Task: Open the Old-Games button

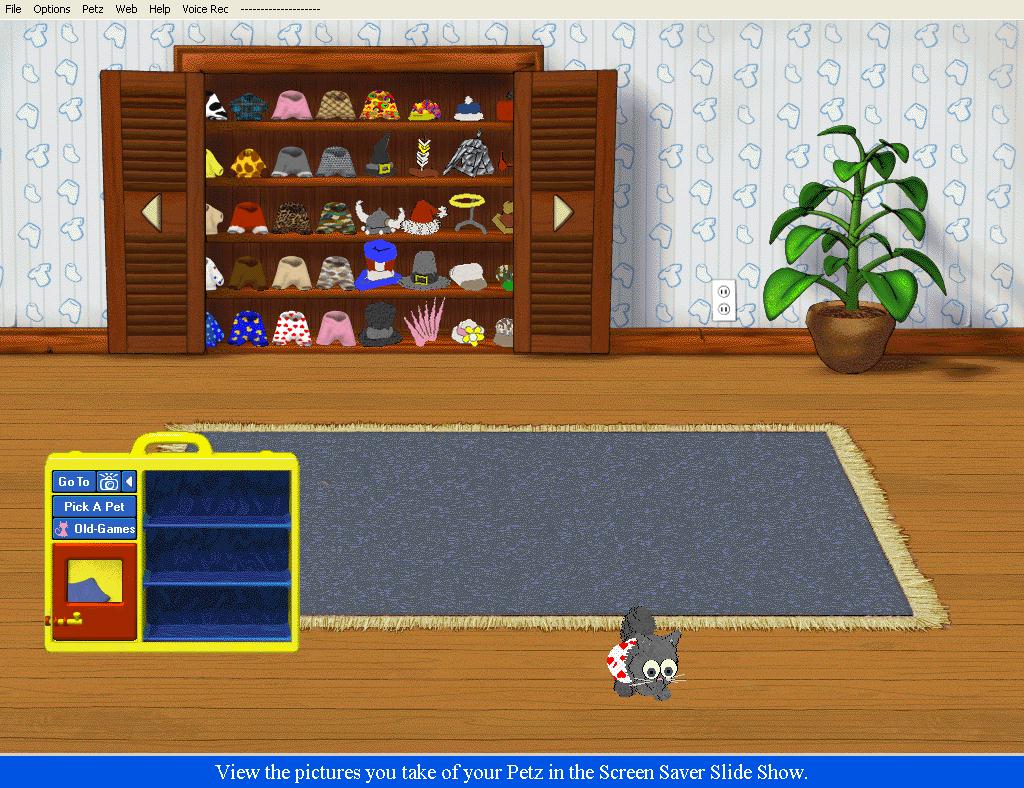Action: coord(94,529)
